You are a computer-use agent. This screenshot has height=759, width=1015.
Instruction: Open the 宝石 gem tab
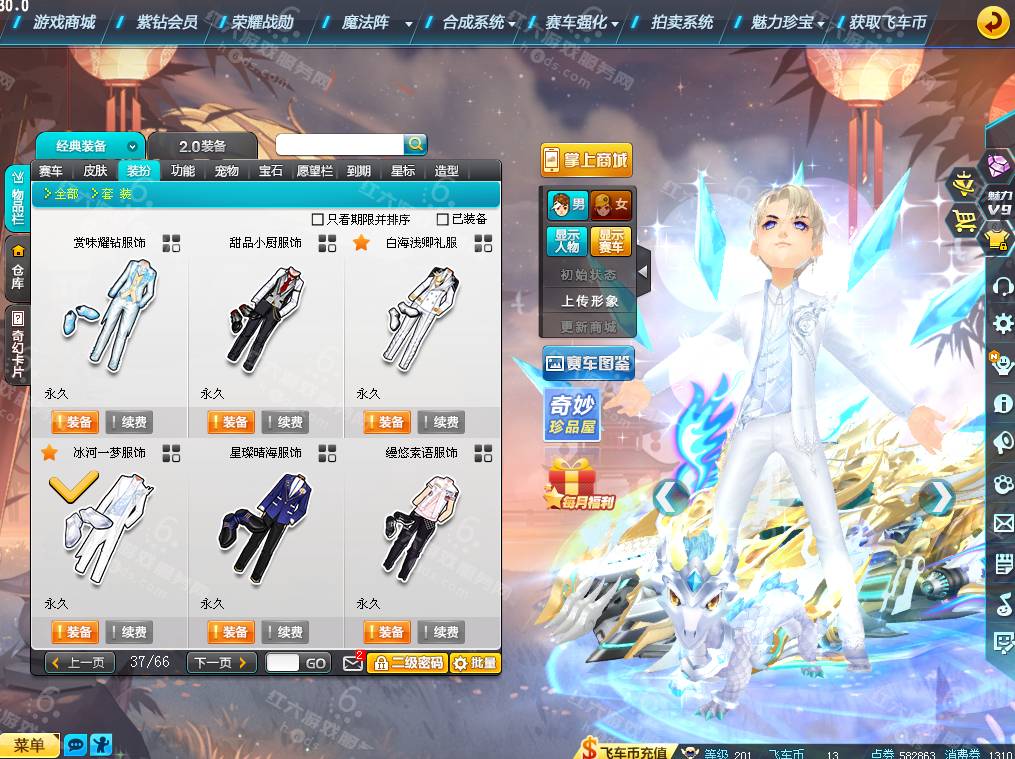click(271, 171)
